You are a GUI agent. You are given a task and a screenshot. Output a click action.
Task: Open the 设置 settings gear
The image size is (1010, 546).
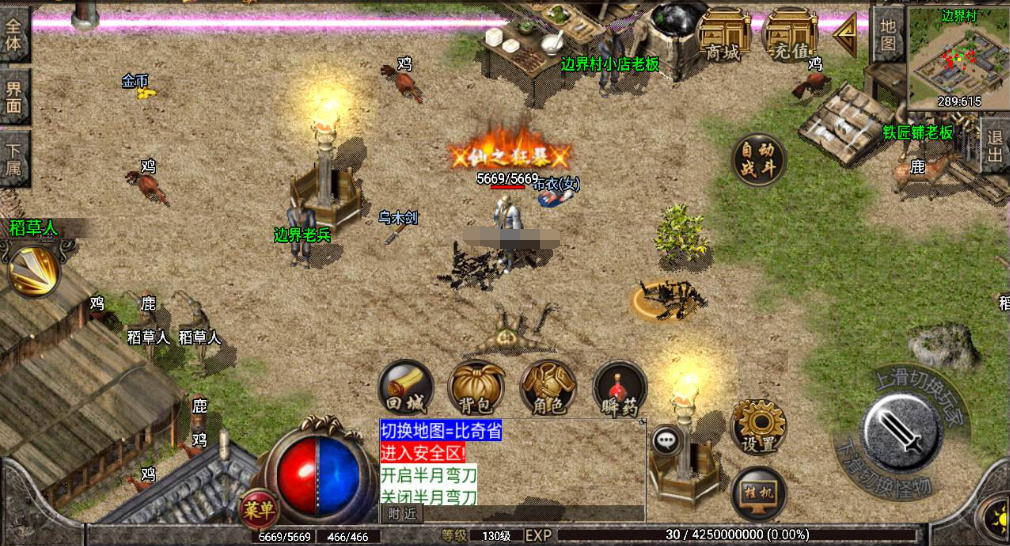tap(758, 426)
